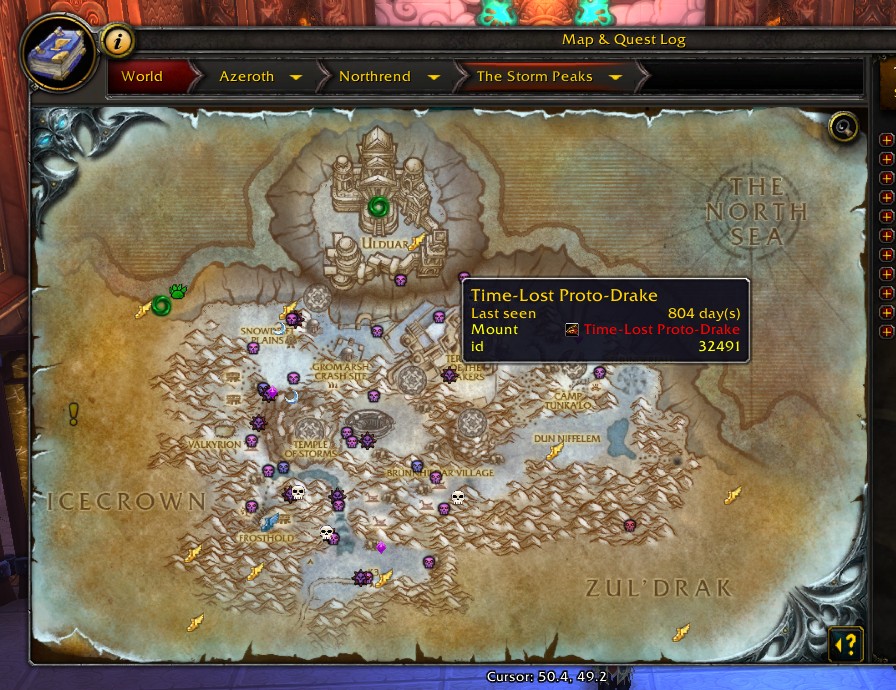Select the Ulduar green swirl portal marker
This screenshot has height=690, width=896.
pos(377,207)
